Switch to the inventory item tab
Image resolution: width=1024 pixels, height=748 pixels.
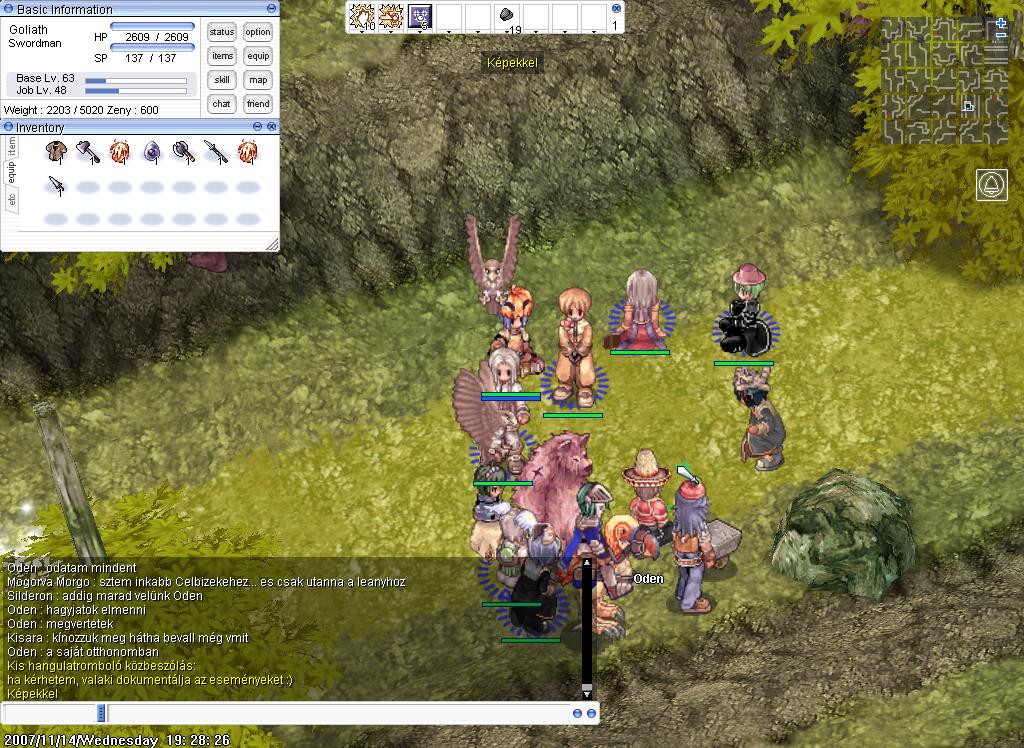pyautogui.click(x=12, y=146)
